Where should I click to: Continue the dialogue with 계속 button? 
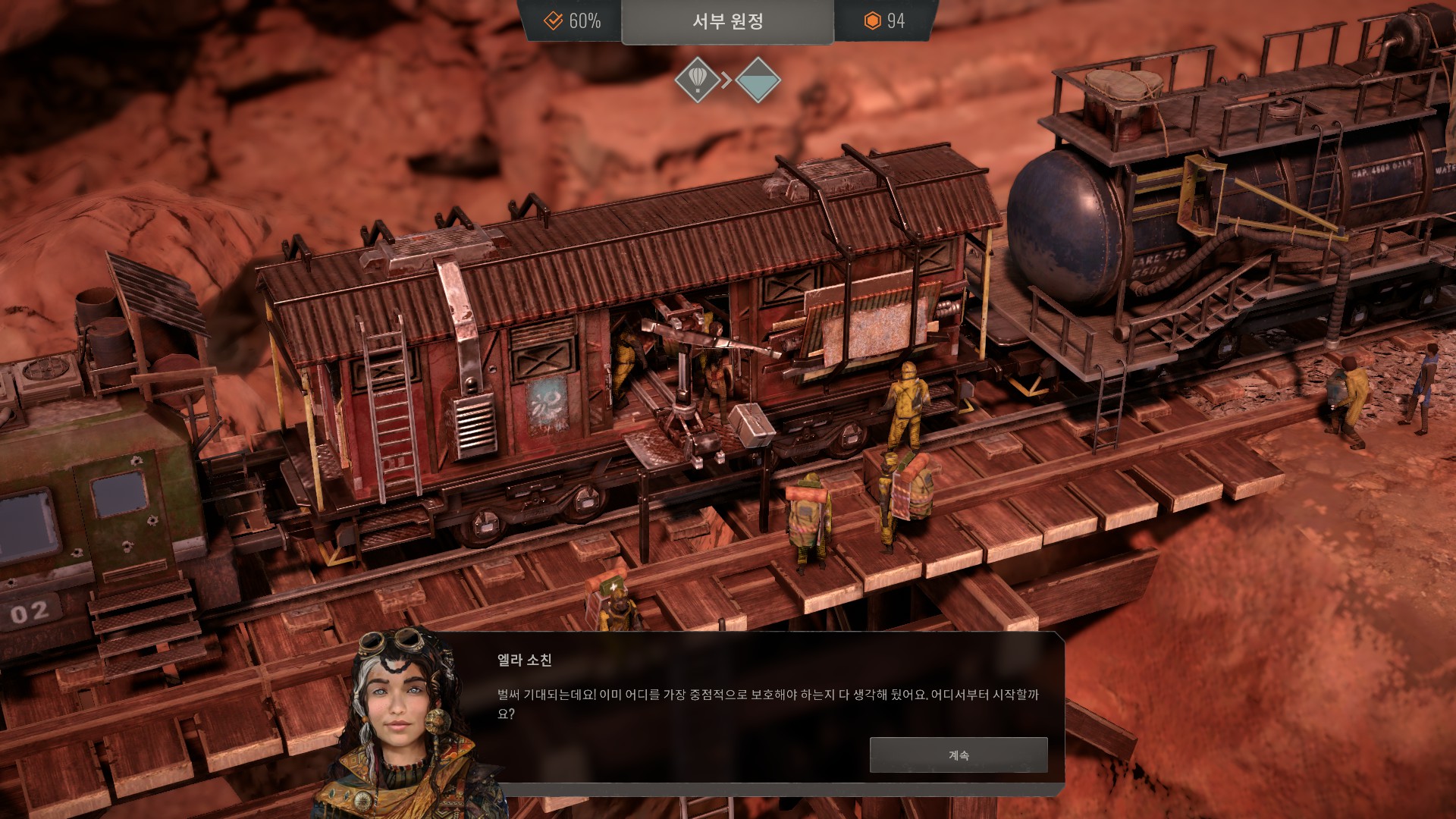958,755
